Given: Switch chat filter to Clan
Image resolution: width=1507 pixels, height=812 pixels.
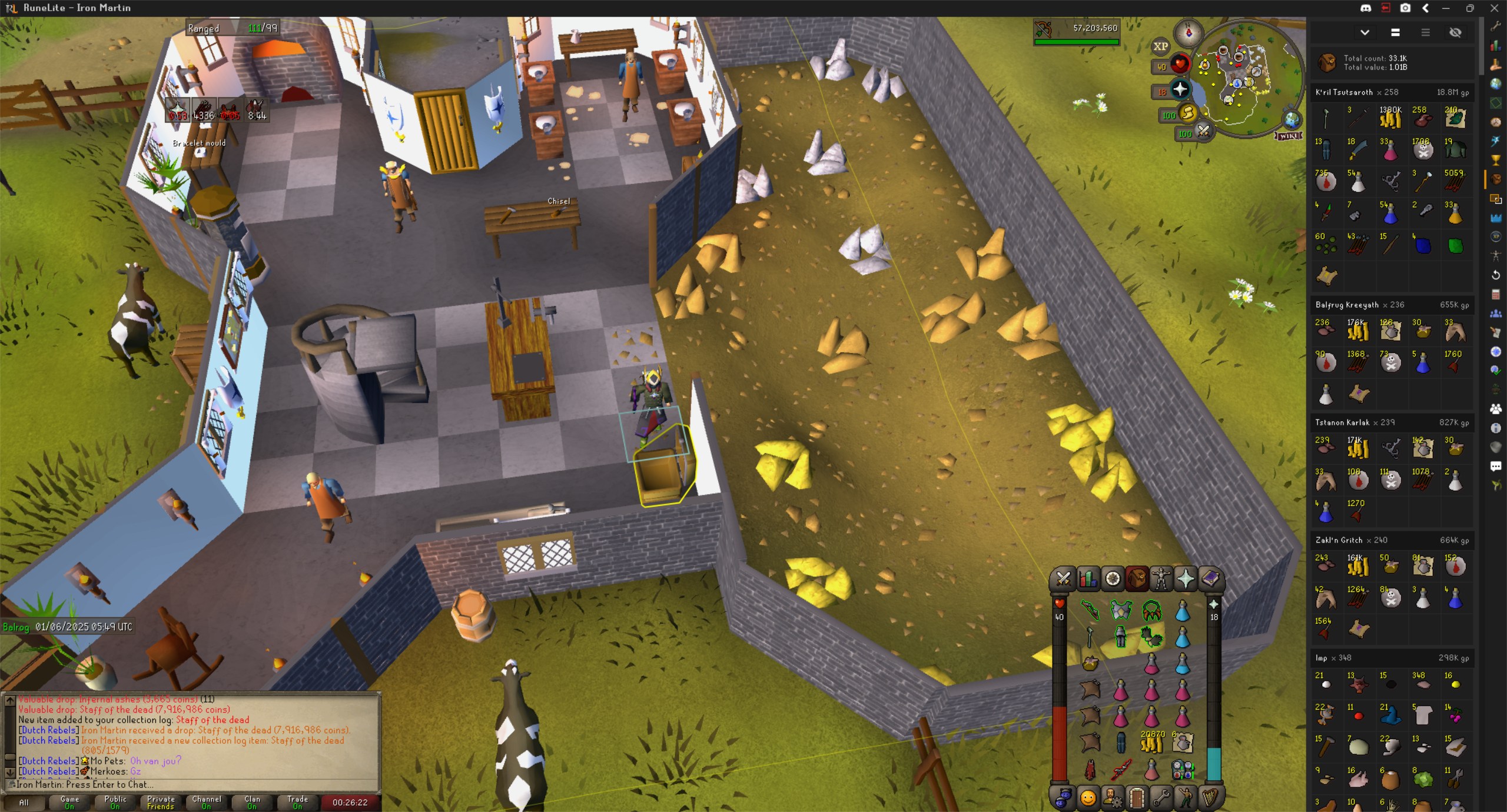Looking at the screenshot, I should click(x=252, y=802).
